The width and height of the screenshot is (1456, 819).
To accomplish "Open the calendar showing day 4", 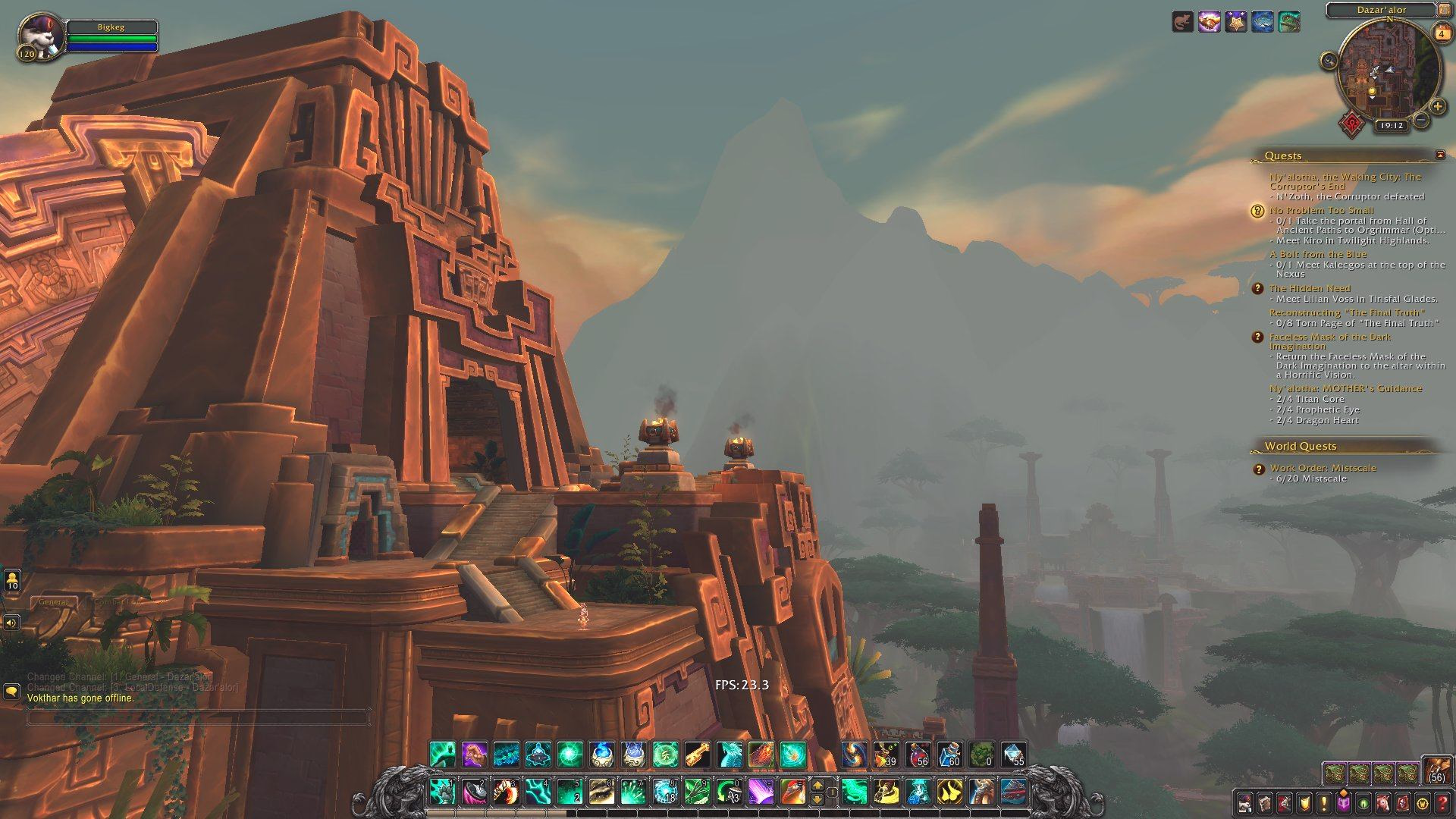I will [1441, 33].
